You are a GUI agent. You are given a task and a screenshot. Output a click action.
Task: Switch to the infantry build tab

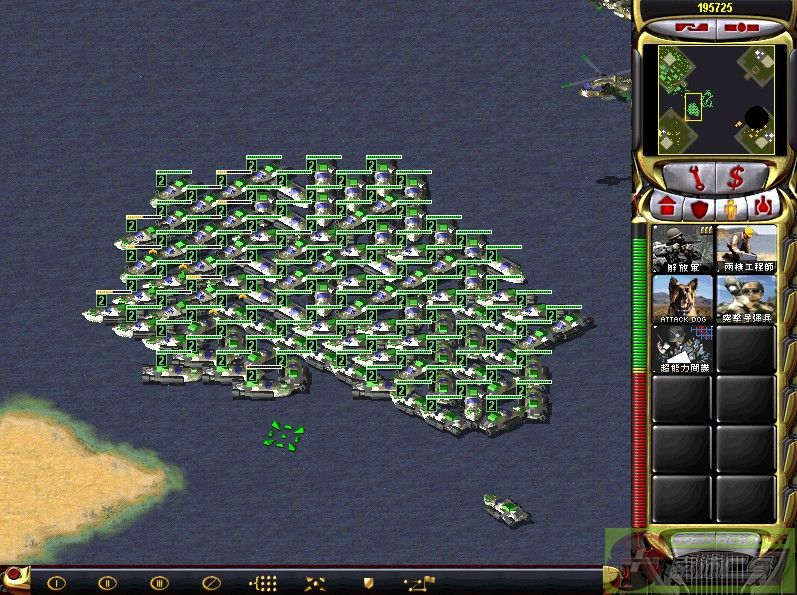(731, 209)
